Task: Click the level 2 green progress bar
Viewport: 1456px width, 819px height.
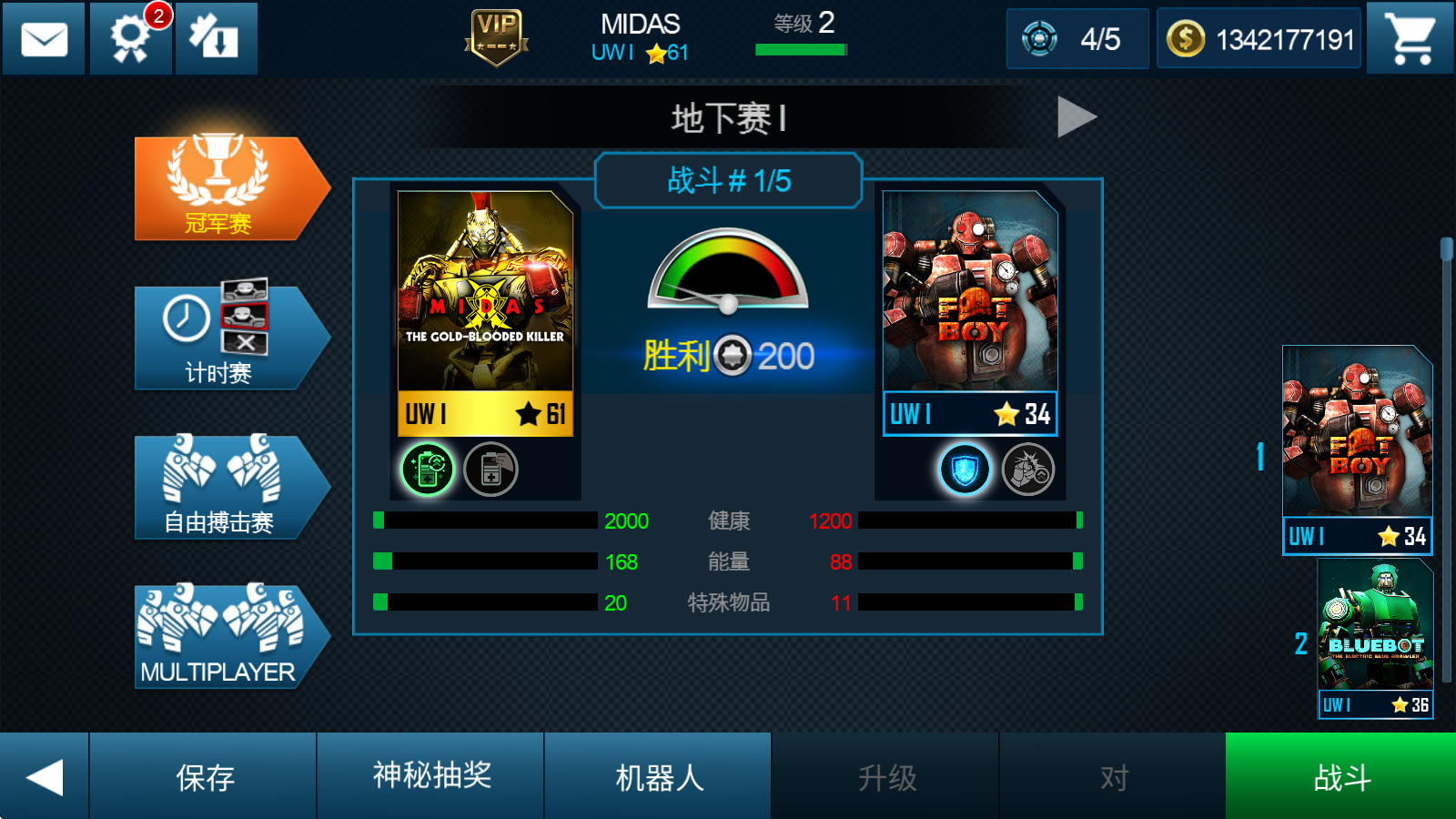Action: (x=799, y=50)
